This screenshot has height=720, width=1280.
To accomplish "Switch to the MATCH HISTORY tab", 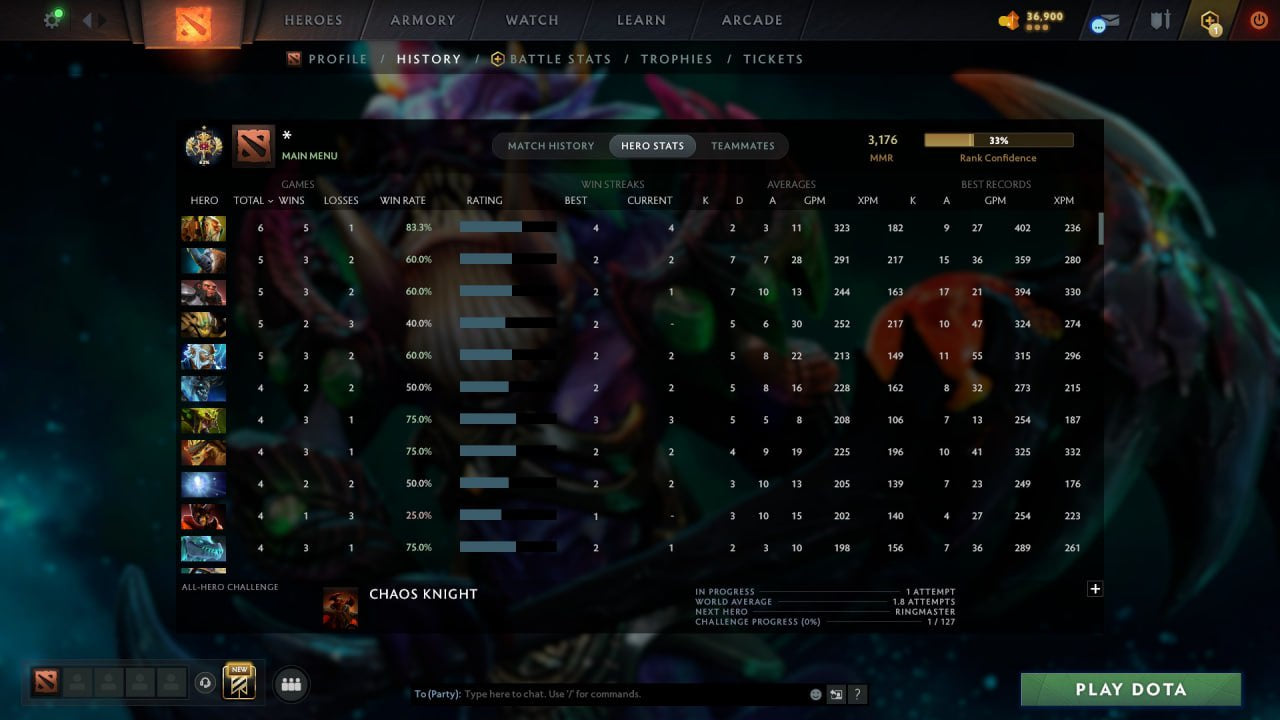I will 549,145.
